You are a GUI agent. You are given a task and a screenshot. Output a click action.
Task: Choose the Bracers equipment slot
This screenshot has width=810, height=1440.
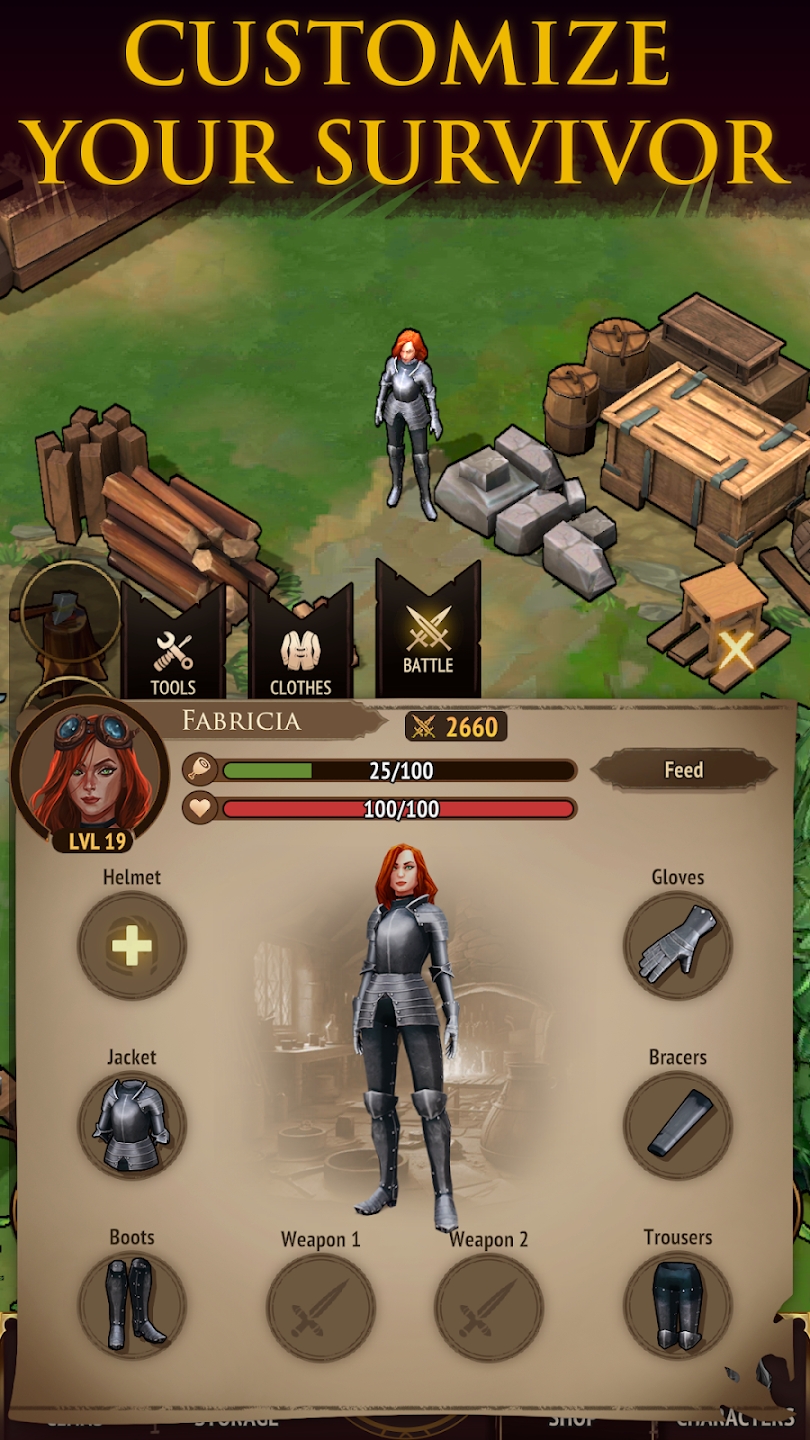click(678, 1126)
